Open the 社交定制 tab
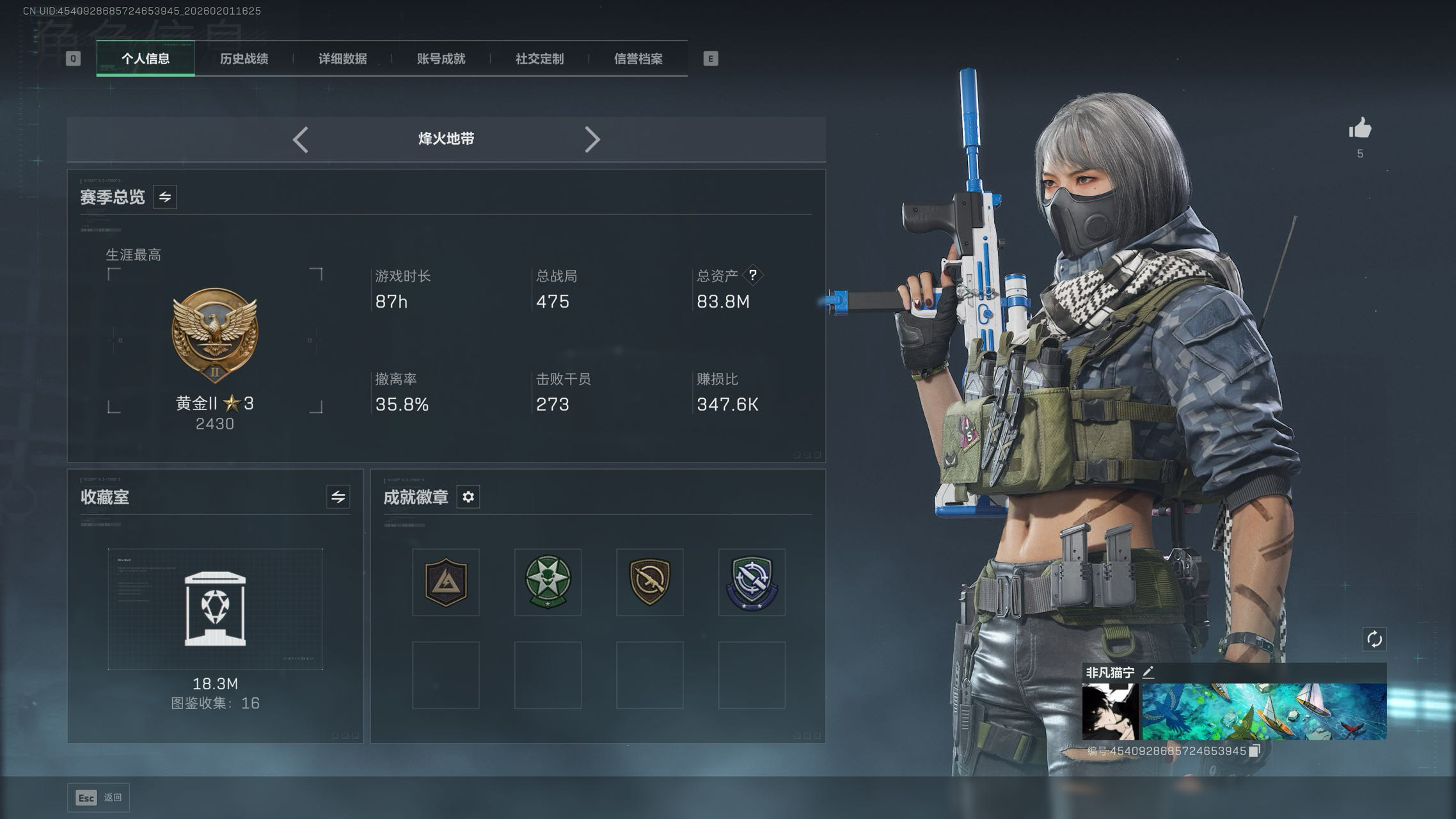This screenshot has height=819, width=1456. click(x=539, y=59)
